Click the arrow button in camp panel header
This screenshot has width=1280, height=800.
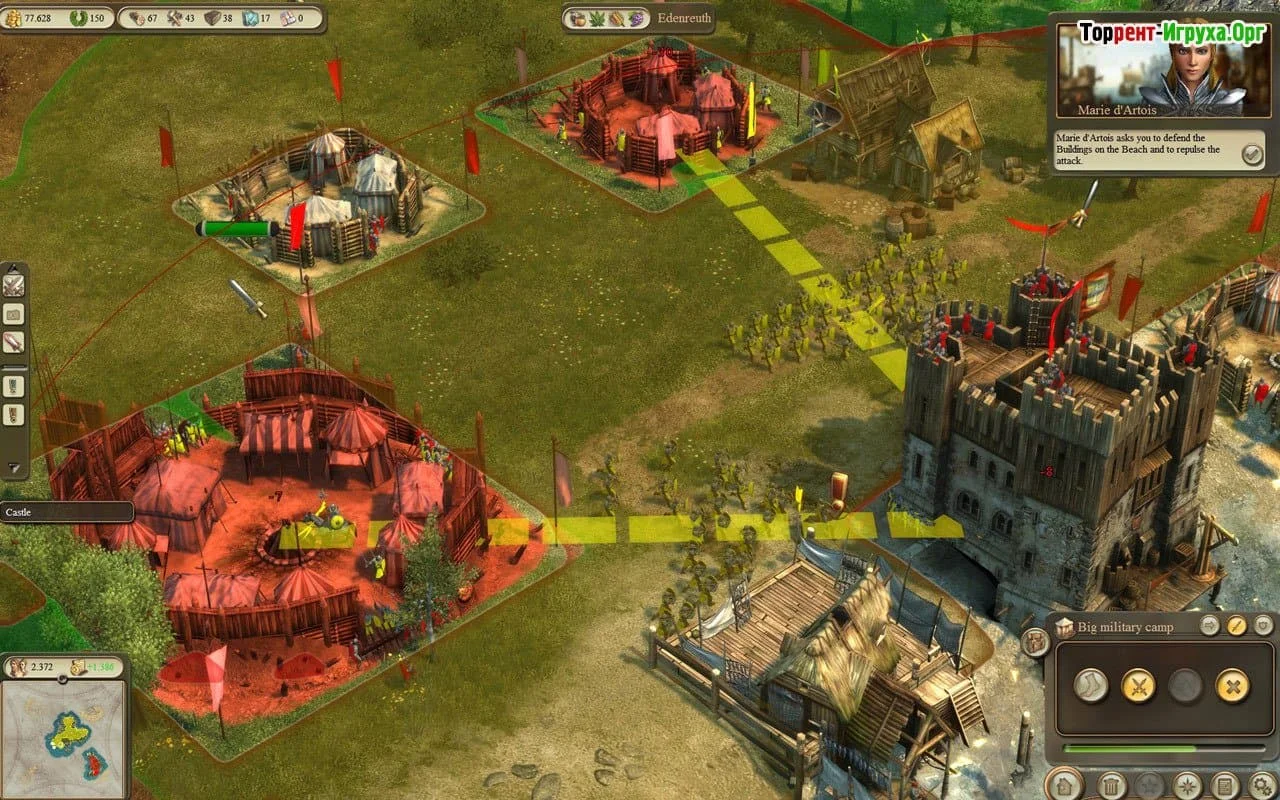click(x=1210, y=626)
